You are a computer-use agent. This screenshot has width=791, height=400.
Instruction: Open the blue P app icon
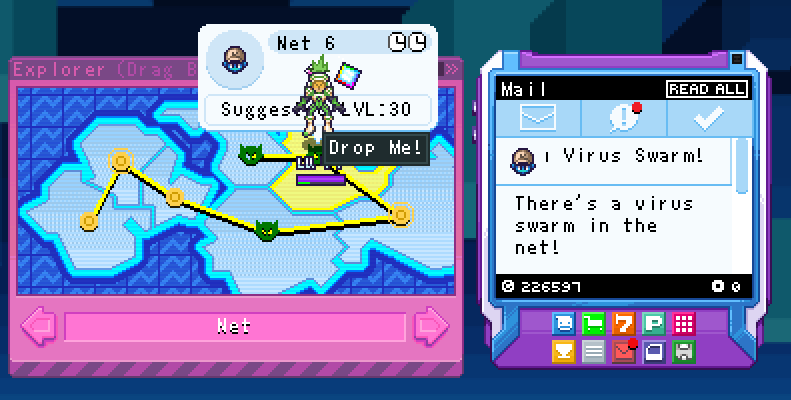(x=654, y=323)
